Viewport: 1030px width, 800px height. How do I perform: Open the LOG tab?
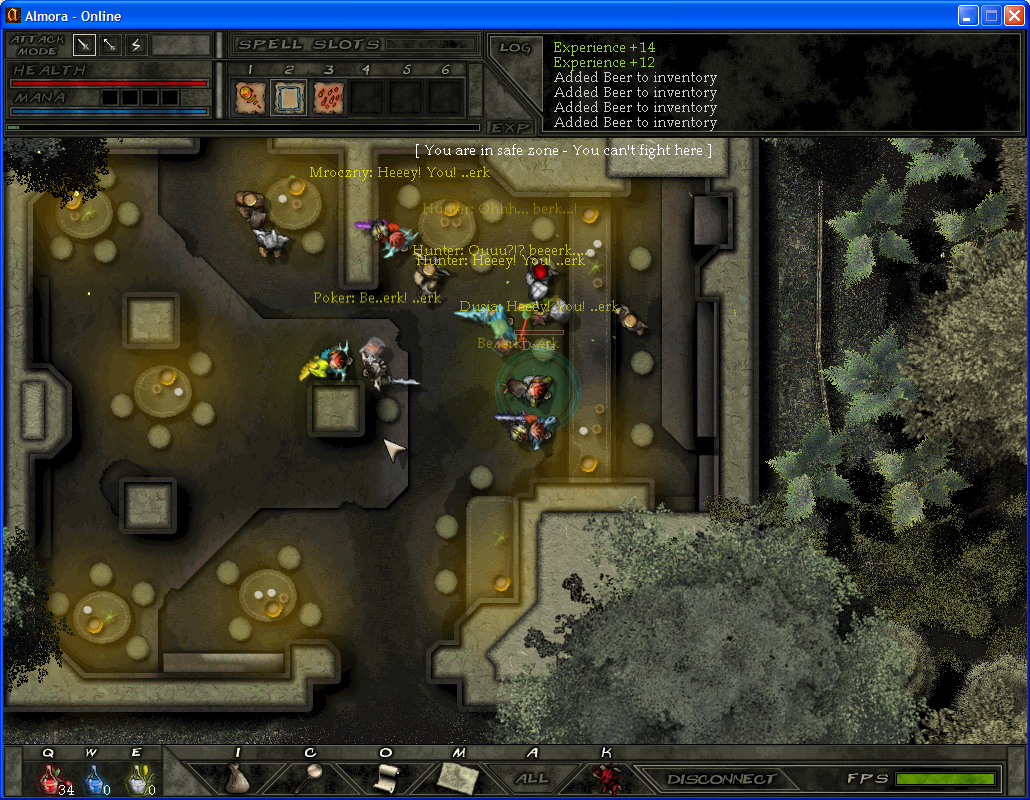pos(514,48)
